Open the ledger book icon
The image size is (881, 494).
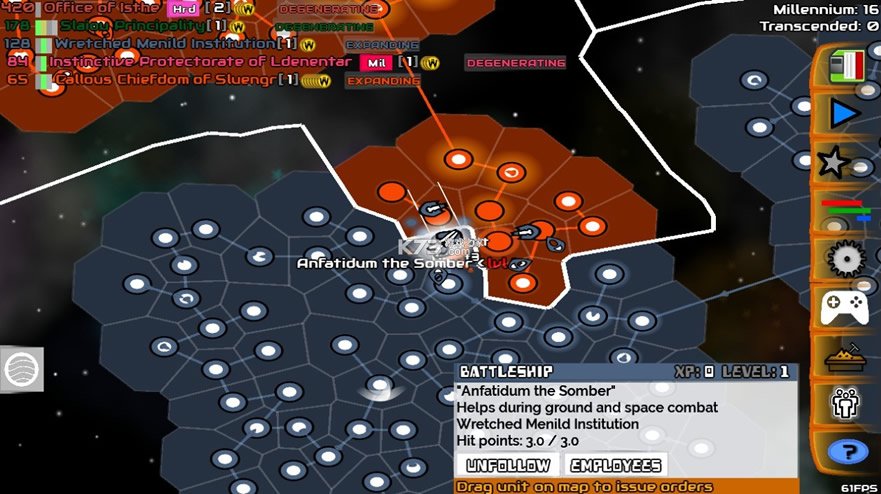pyautogui.click(x=844, y=66)
